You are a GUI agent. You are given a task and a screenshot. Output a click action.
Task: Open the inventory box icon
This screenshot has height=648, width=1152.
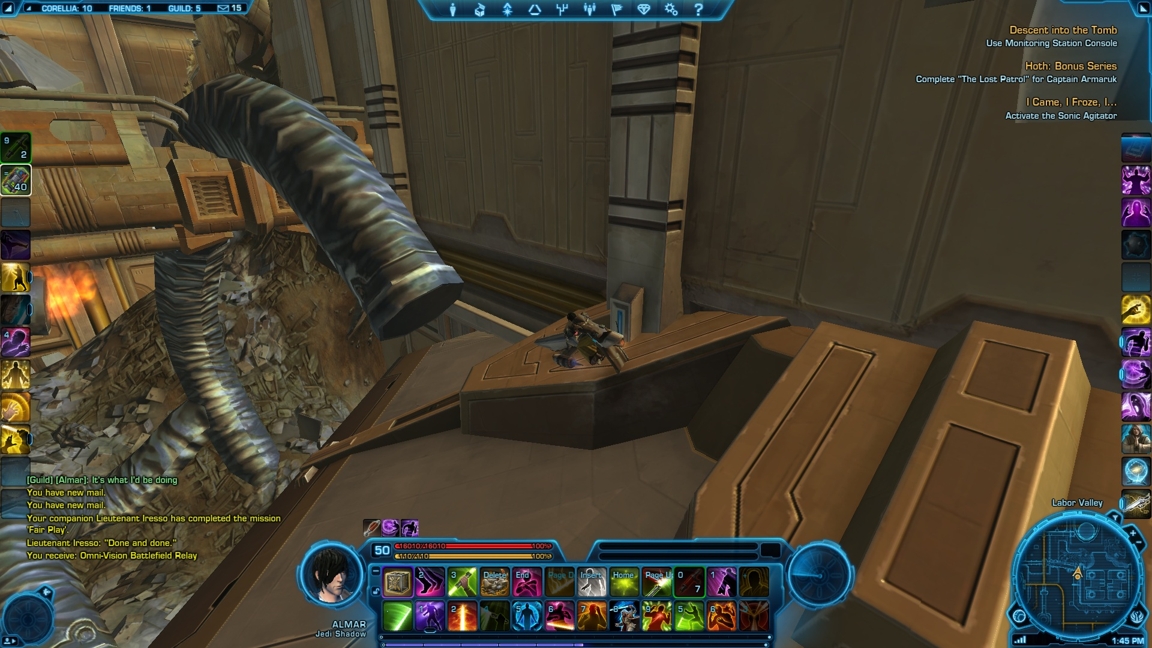click(480, 10)
